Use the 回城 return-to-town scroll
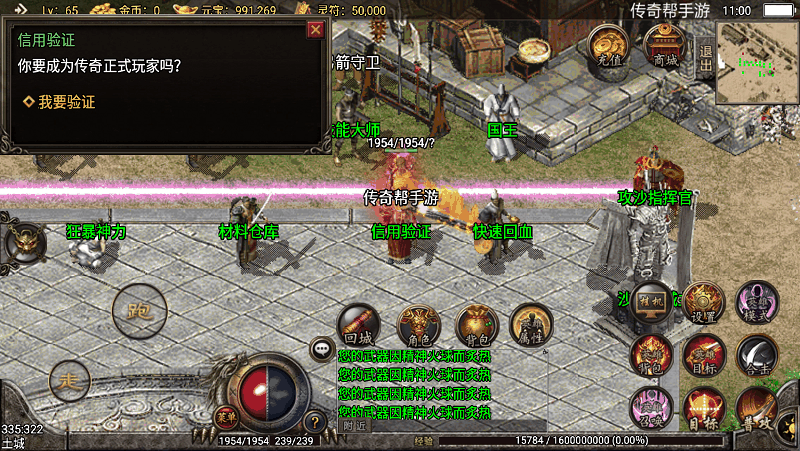This screenshot has height=451, width=800. tap(357, 325)
